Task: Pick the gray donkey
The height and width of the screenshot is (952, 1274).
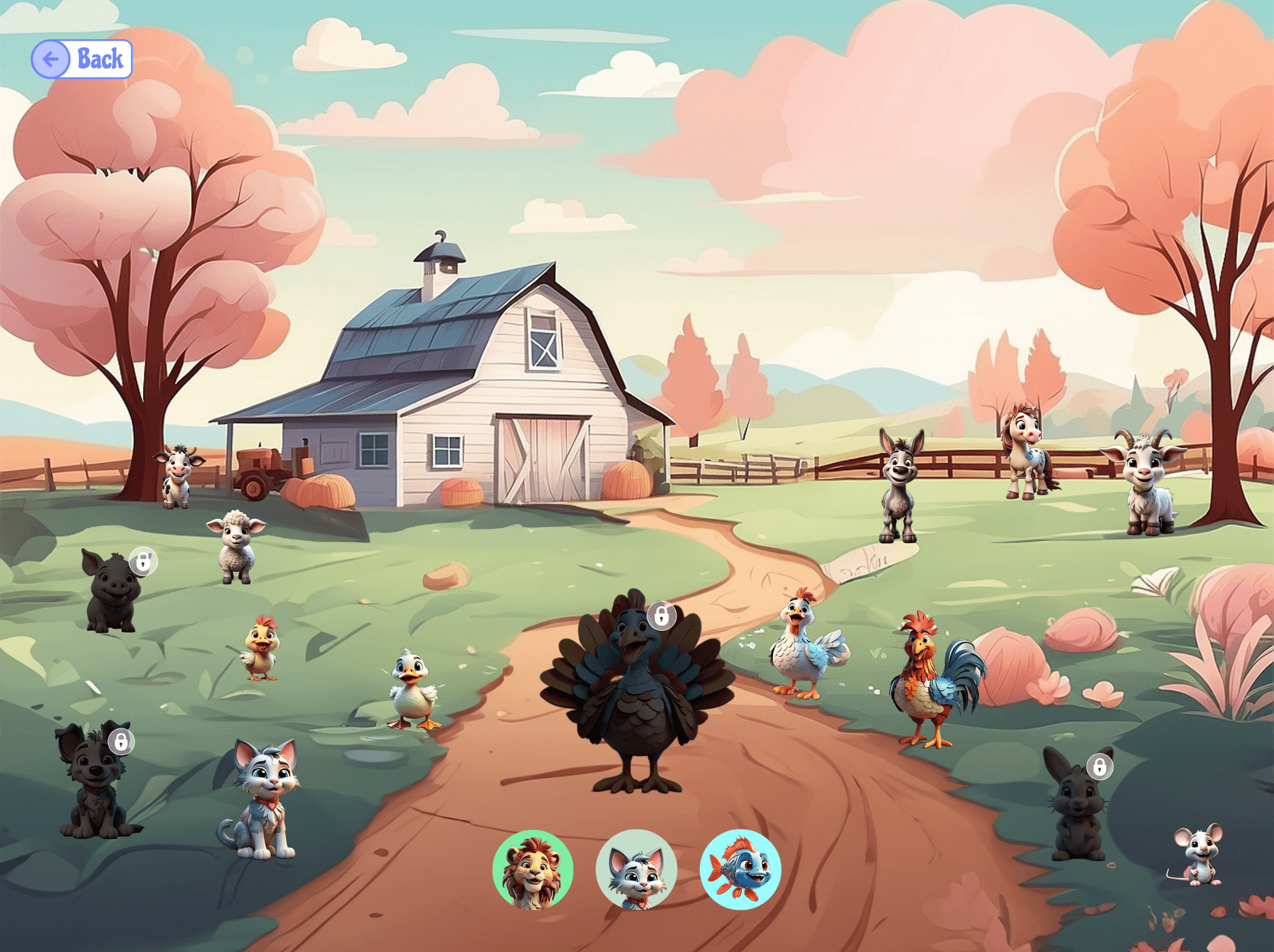Action: point(898,487)
